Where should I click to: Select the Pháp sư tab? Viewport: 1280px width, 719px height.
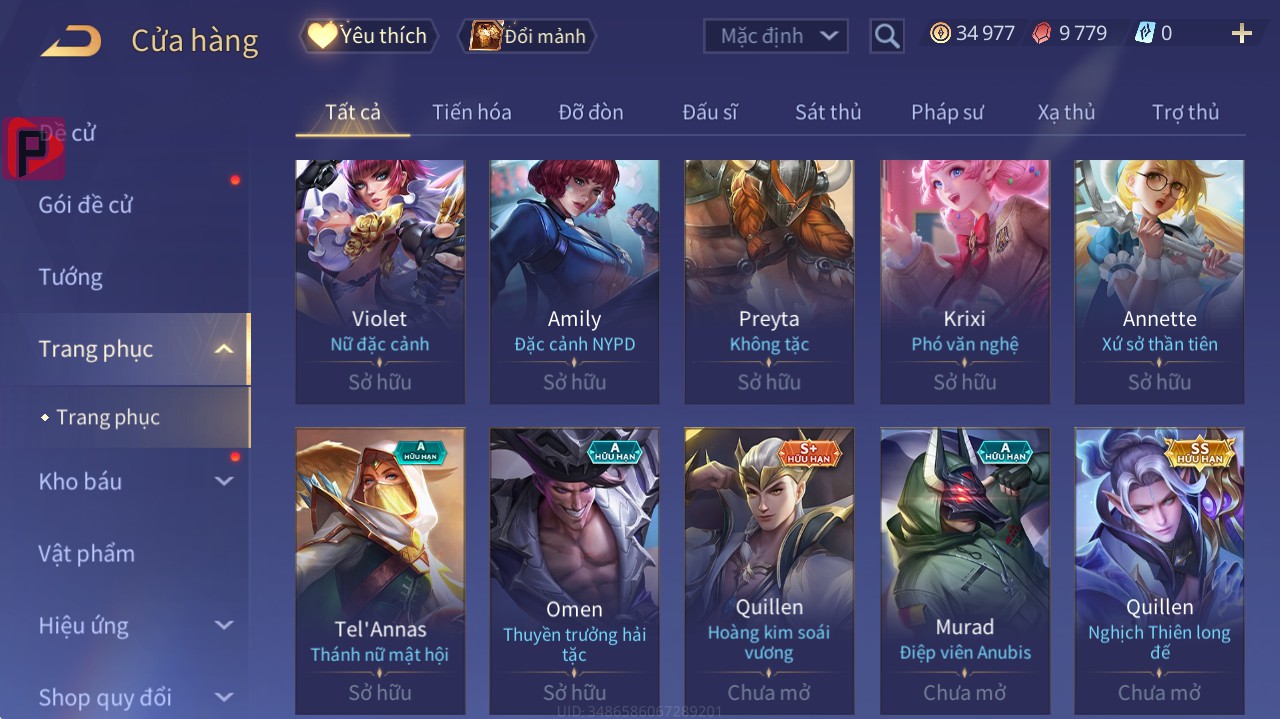(x=947, y=112)
